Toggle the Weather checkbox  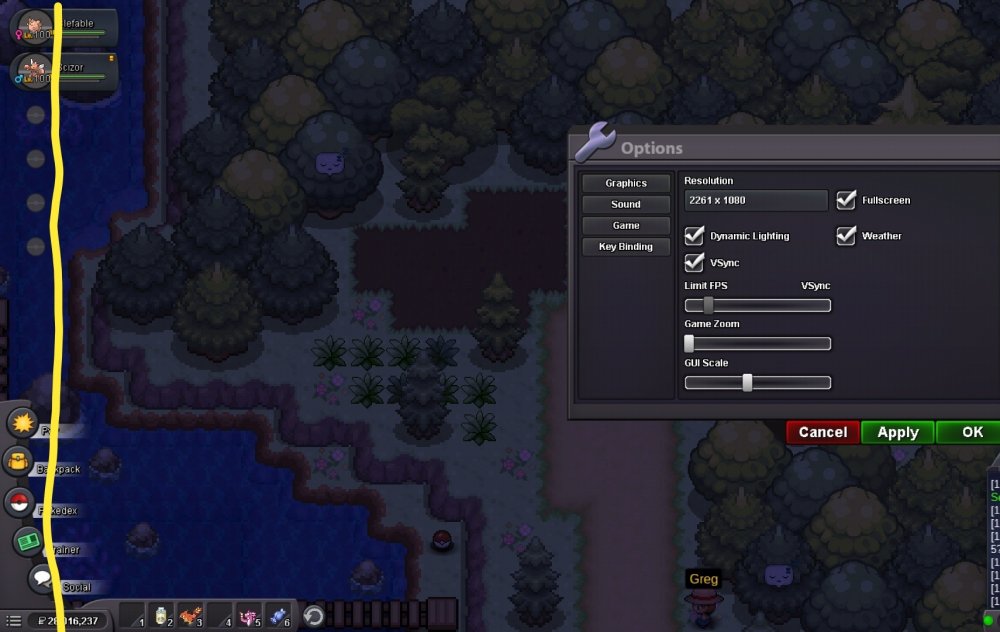pos(847,236)
